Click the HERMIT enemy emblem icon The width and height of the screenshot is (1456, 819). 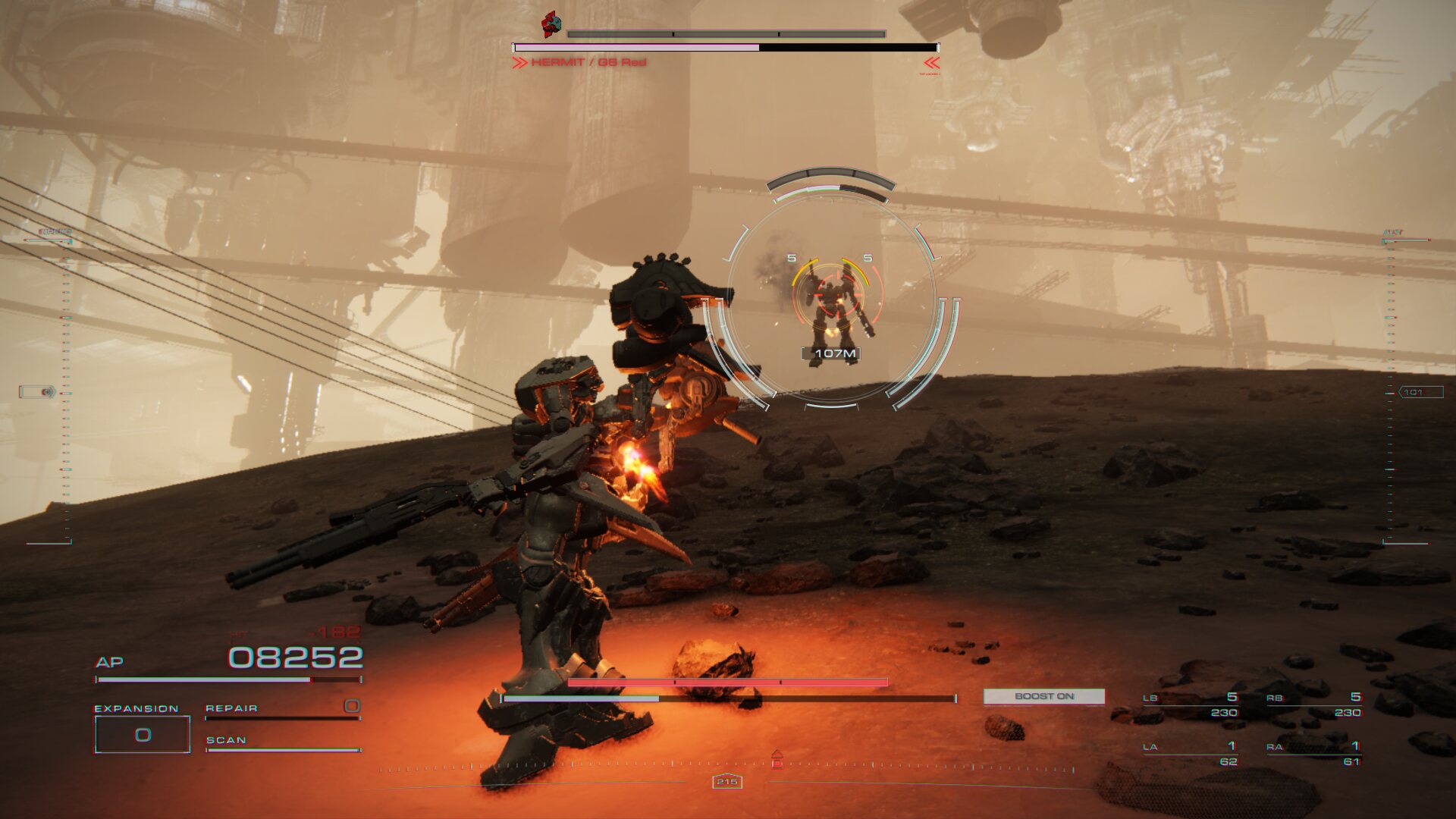551,25
